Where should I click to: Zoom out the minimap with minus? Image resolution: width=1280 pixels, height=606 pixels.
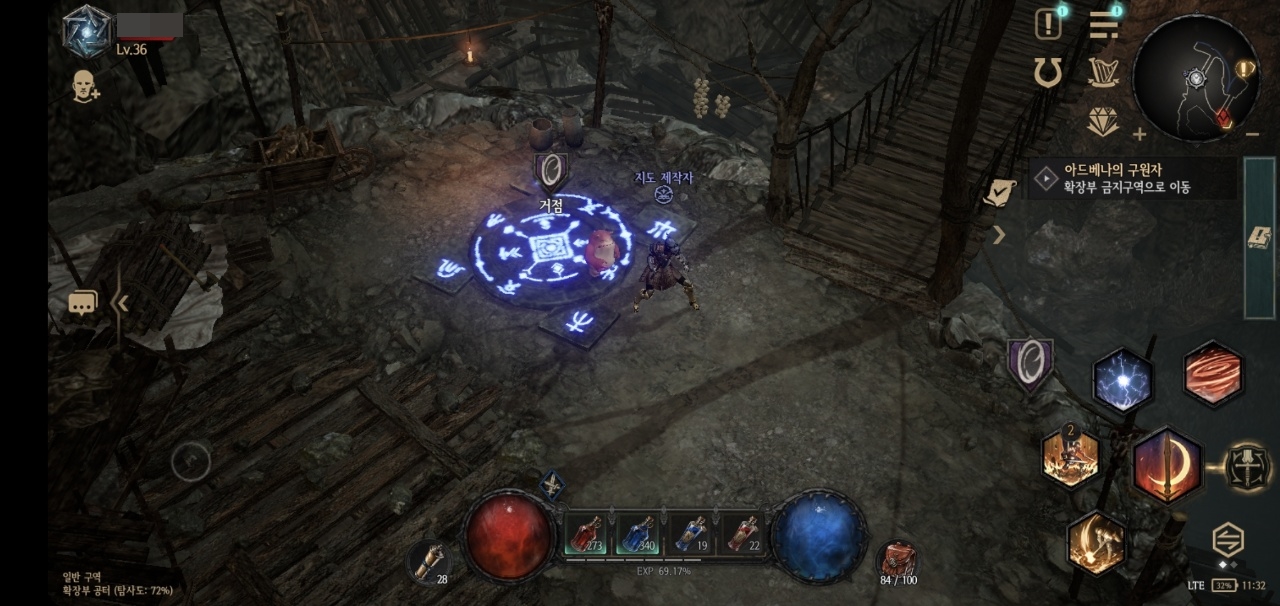[1252, 134]
